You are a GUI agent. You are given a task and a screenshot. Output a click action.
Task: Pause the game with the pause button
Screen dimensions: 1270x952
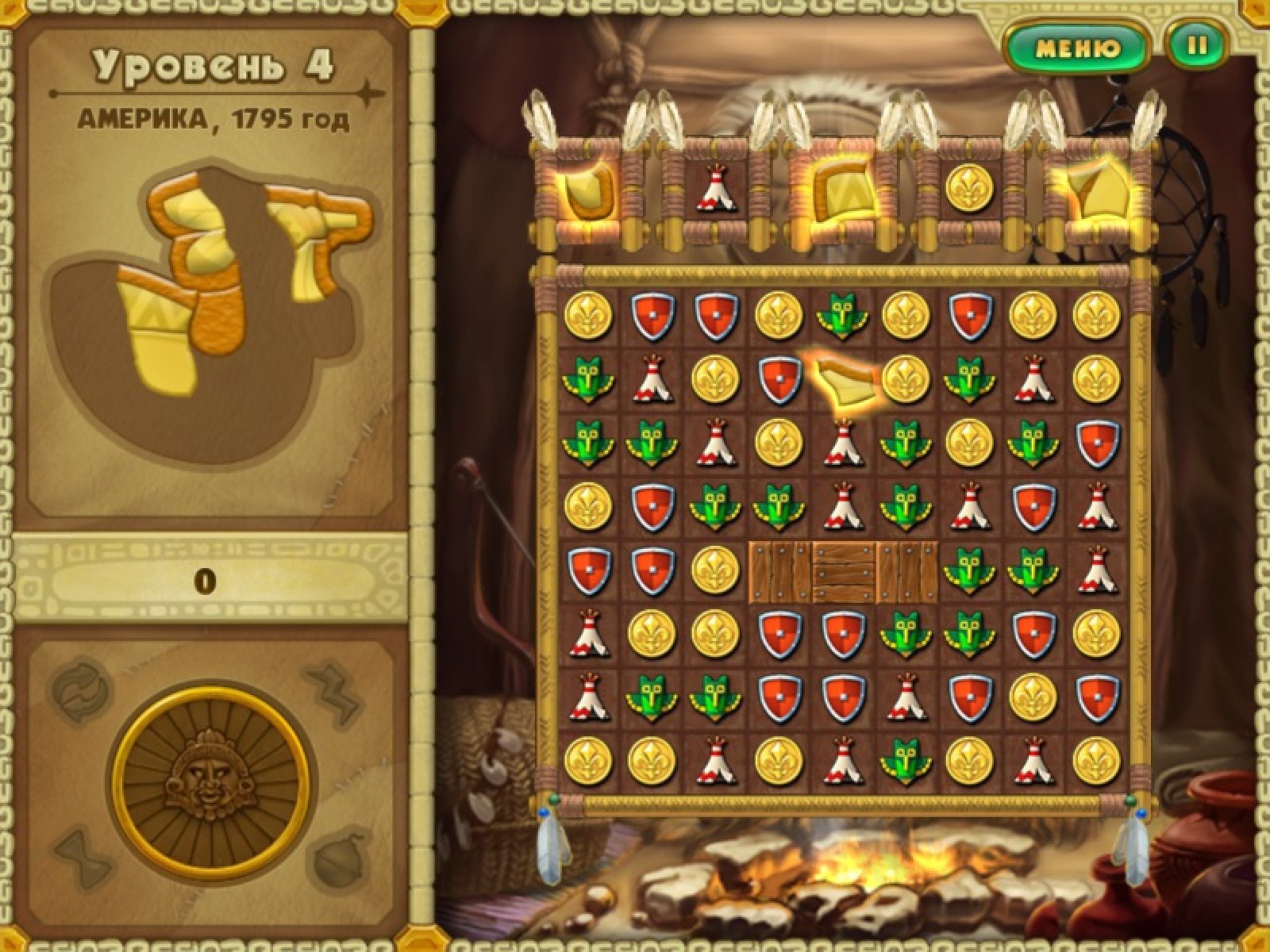[x=1196, y=46]
